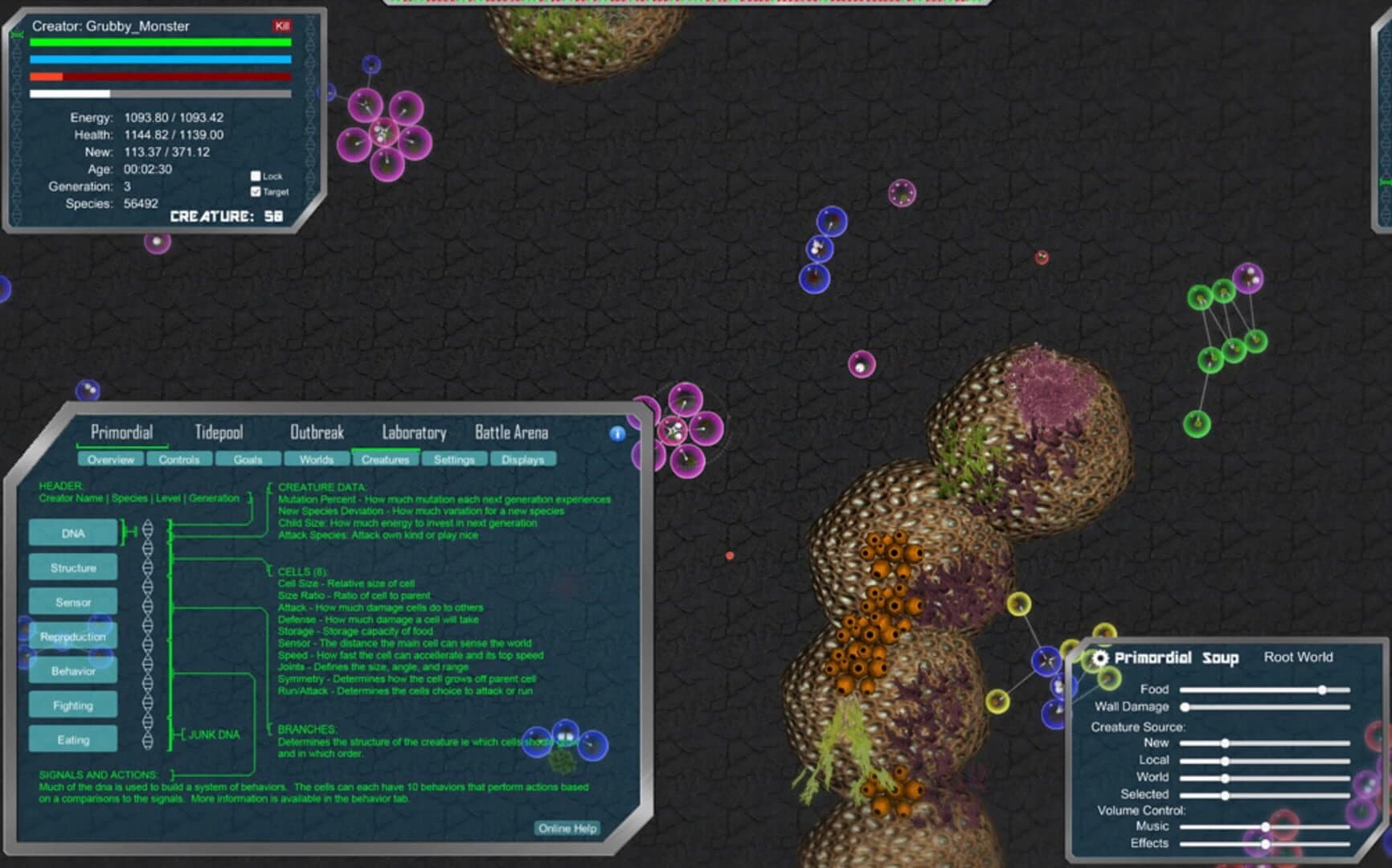Switch to the Tidepool tab

(x=218, y=432)
